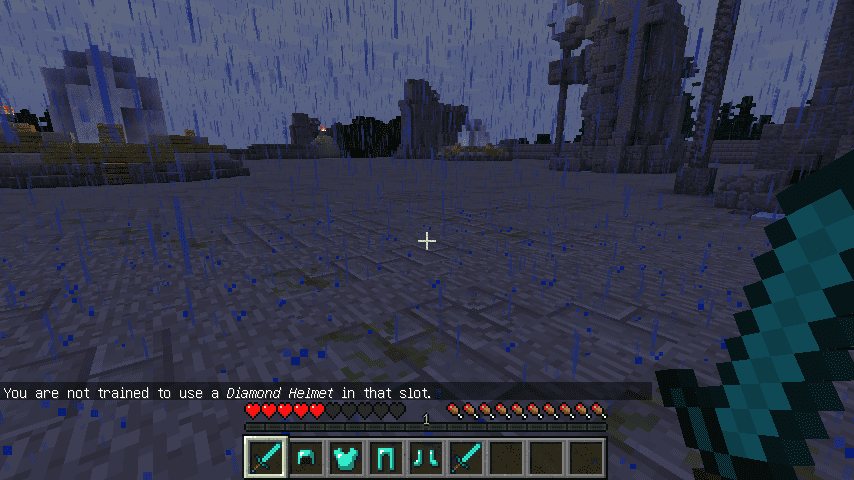This screenshot has width=854, height=480.
Task: Pick the diamond leggings hotbar slot
Action: click(x=386, y=457)
